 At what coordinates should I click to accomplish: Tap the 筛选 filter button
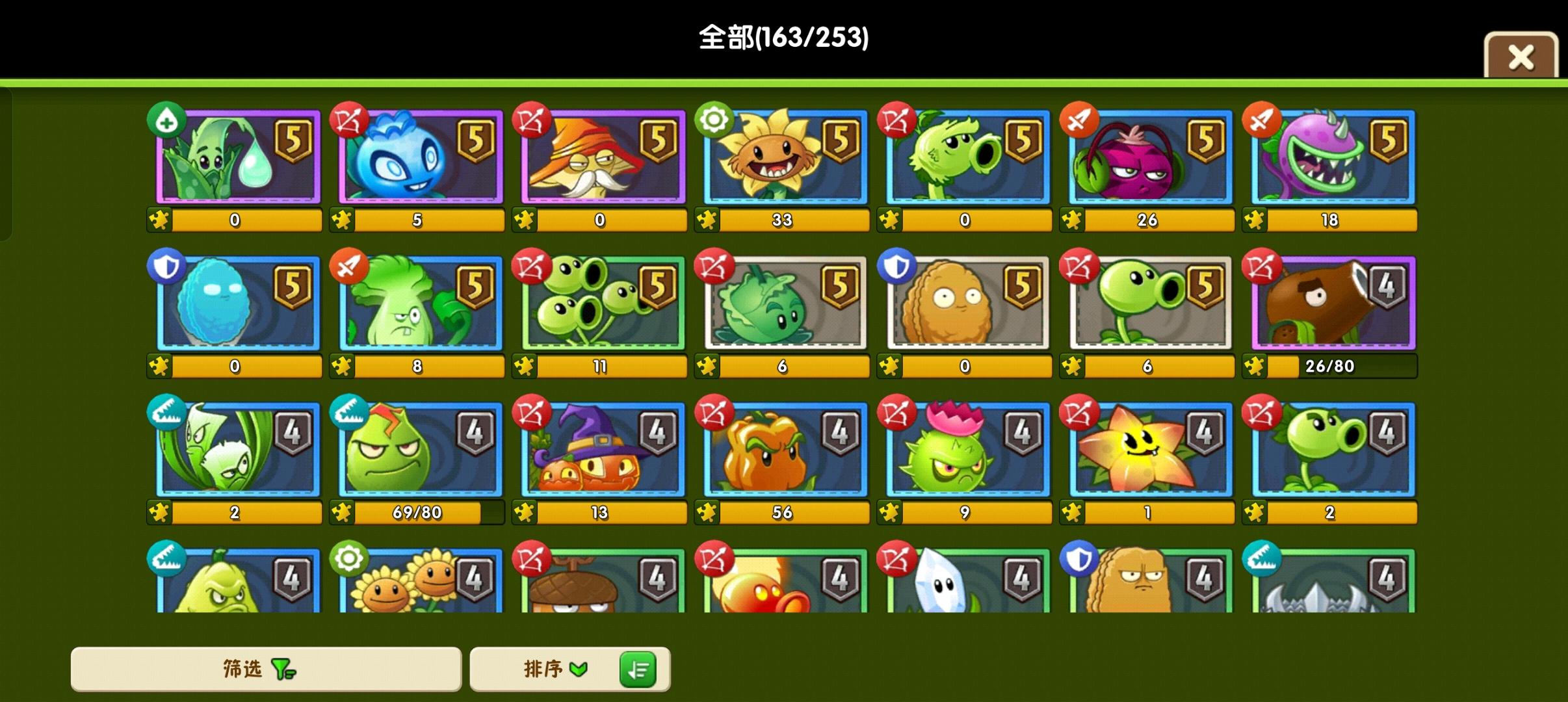click(267, 669)
